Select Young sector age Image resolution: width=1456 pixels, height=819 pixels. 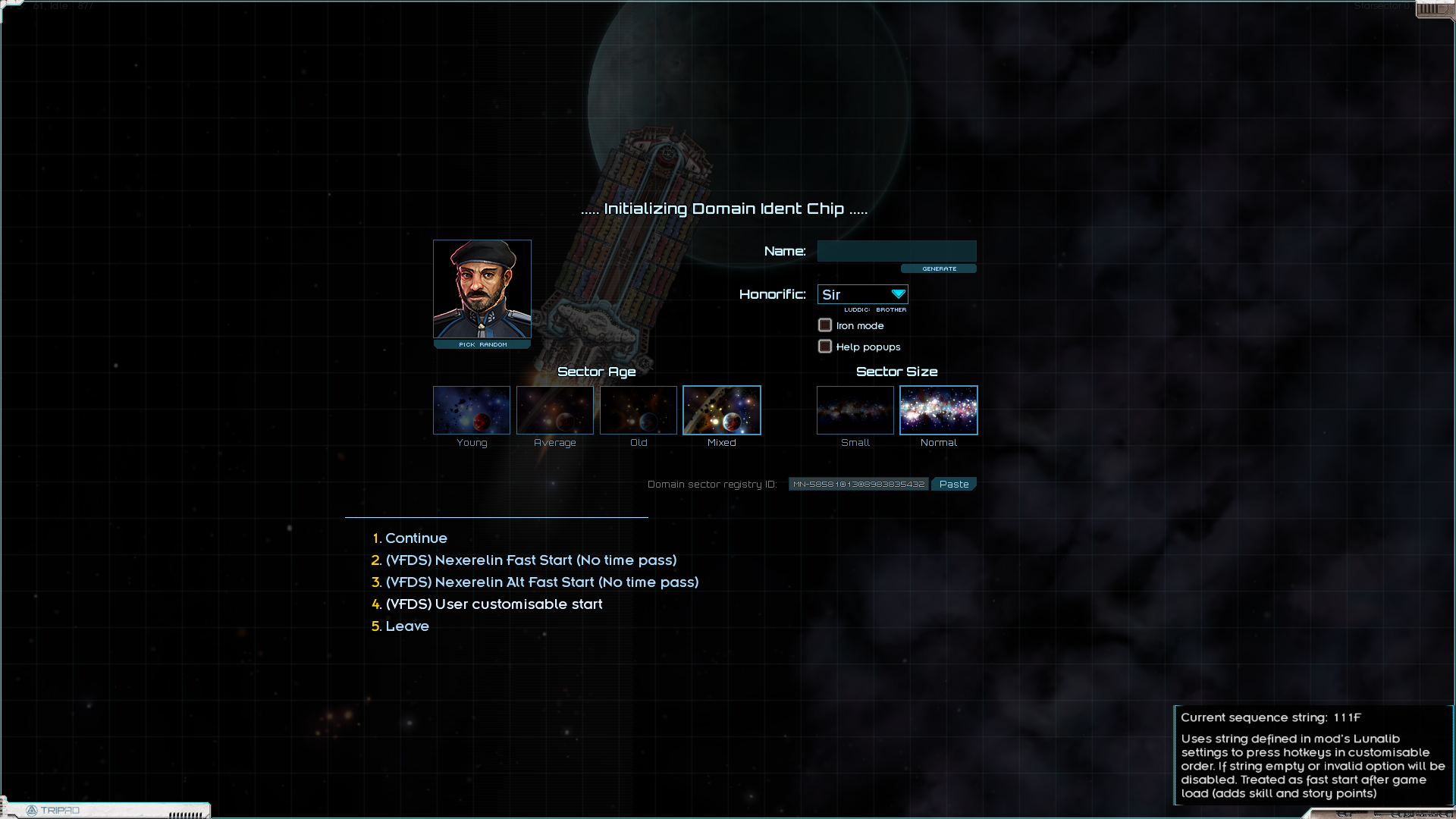472,410
